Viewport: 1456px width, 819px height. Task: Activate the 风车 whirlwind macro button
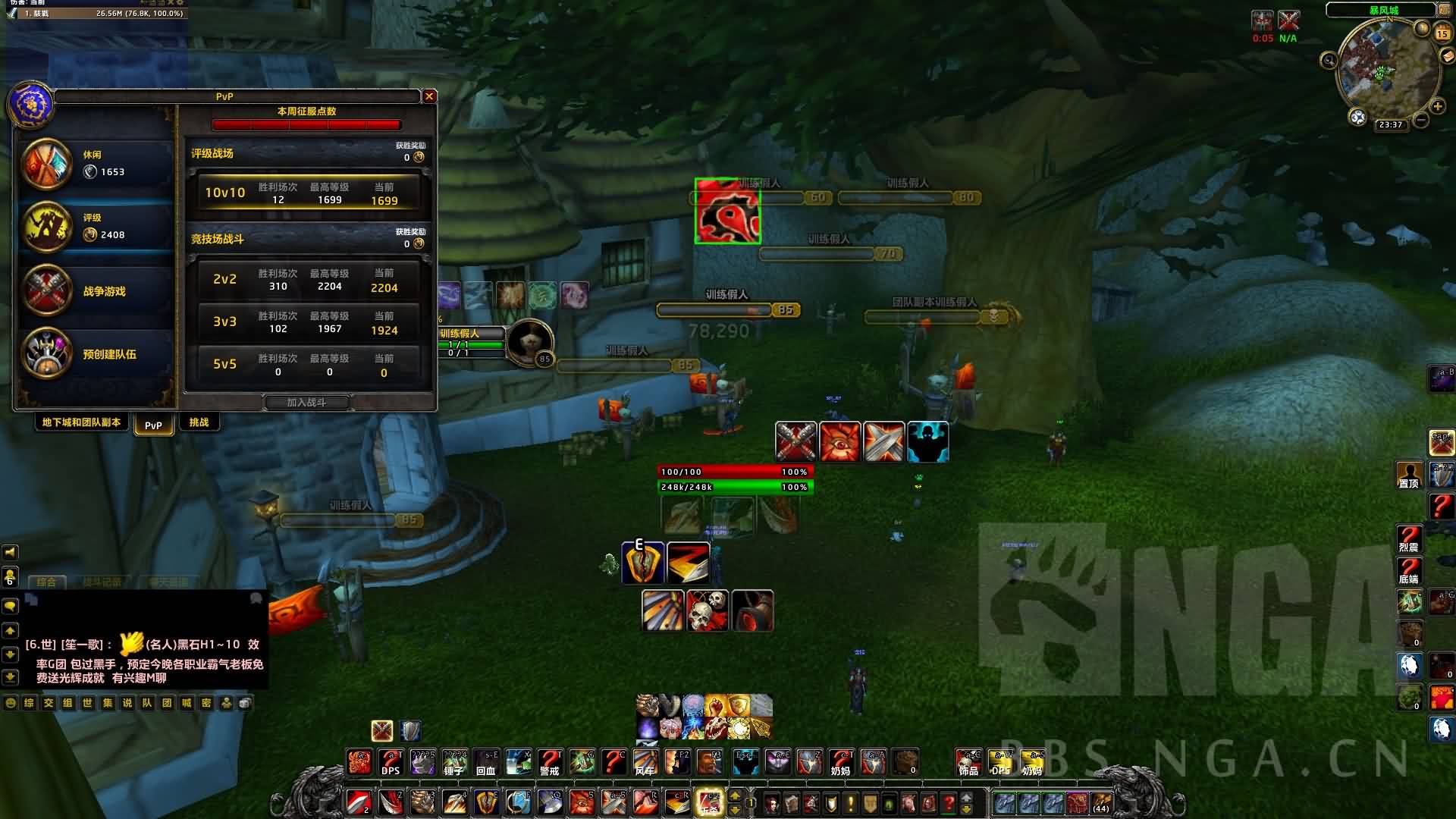click(645, 761)
